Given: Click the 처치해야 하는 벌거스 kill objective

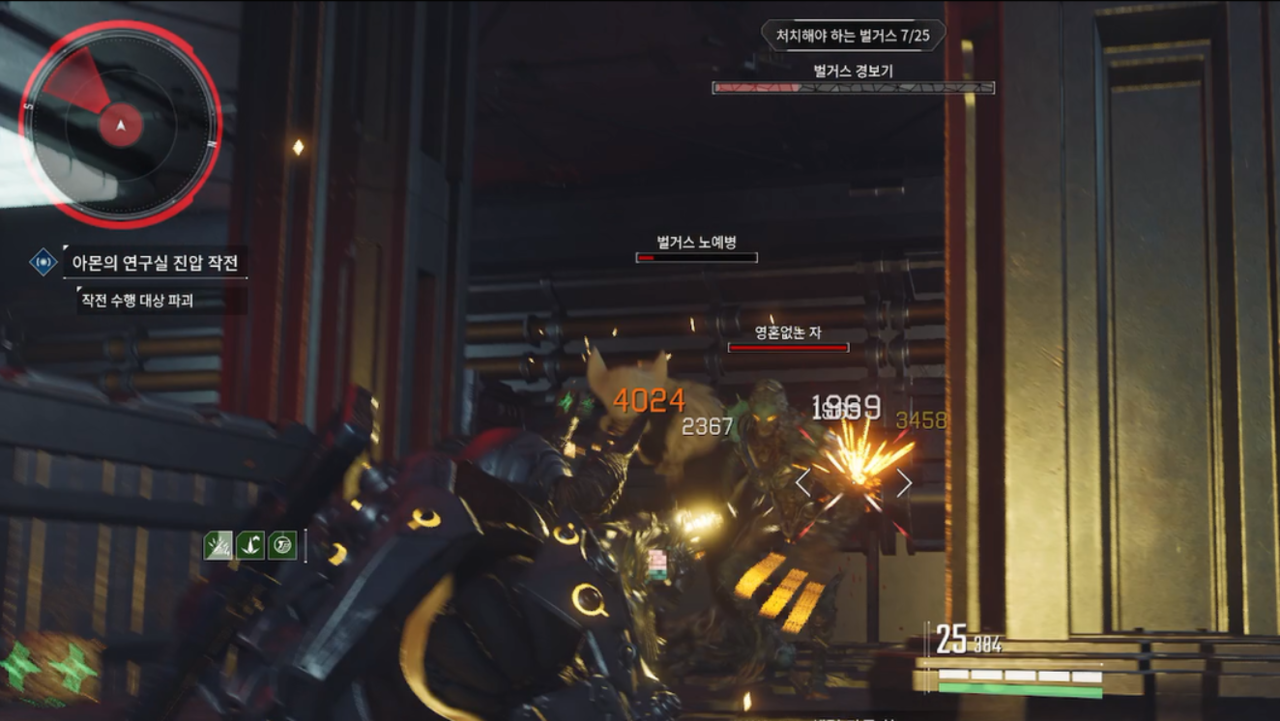Looking at the screenshot, I should (853, 36).
